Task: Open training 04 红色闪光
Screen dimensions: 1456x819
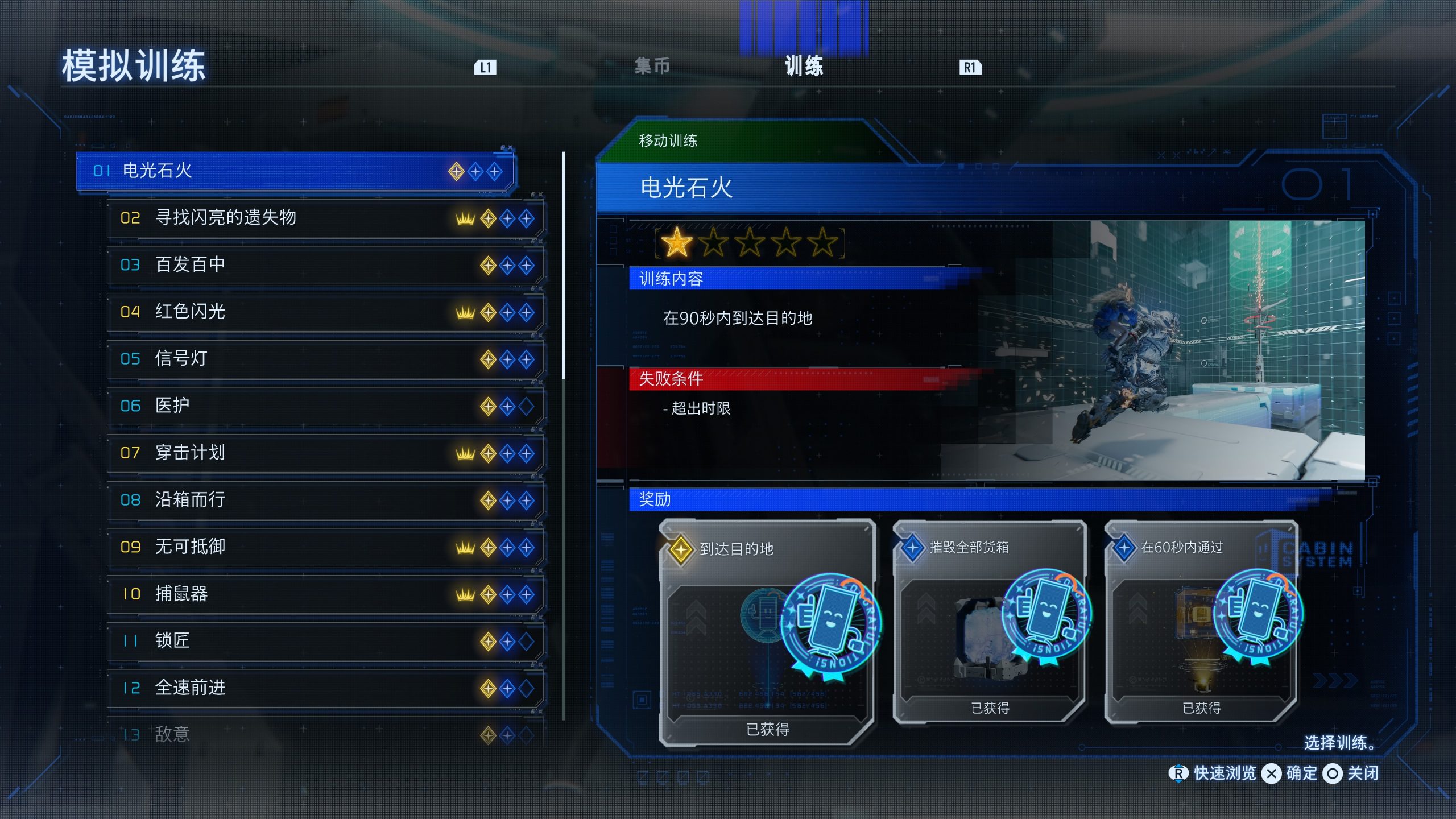Action: [324, 312]
